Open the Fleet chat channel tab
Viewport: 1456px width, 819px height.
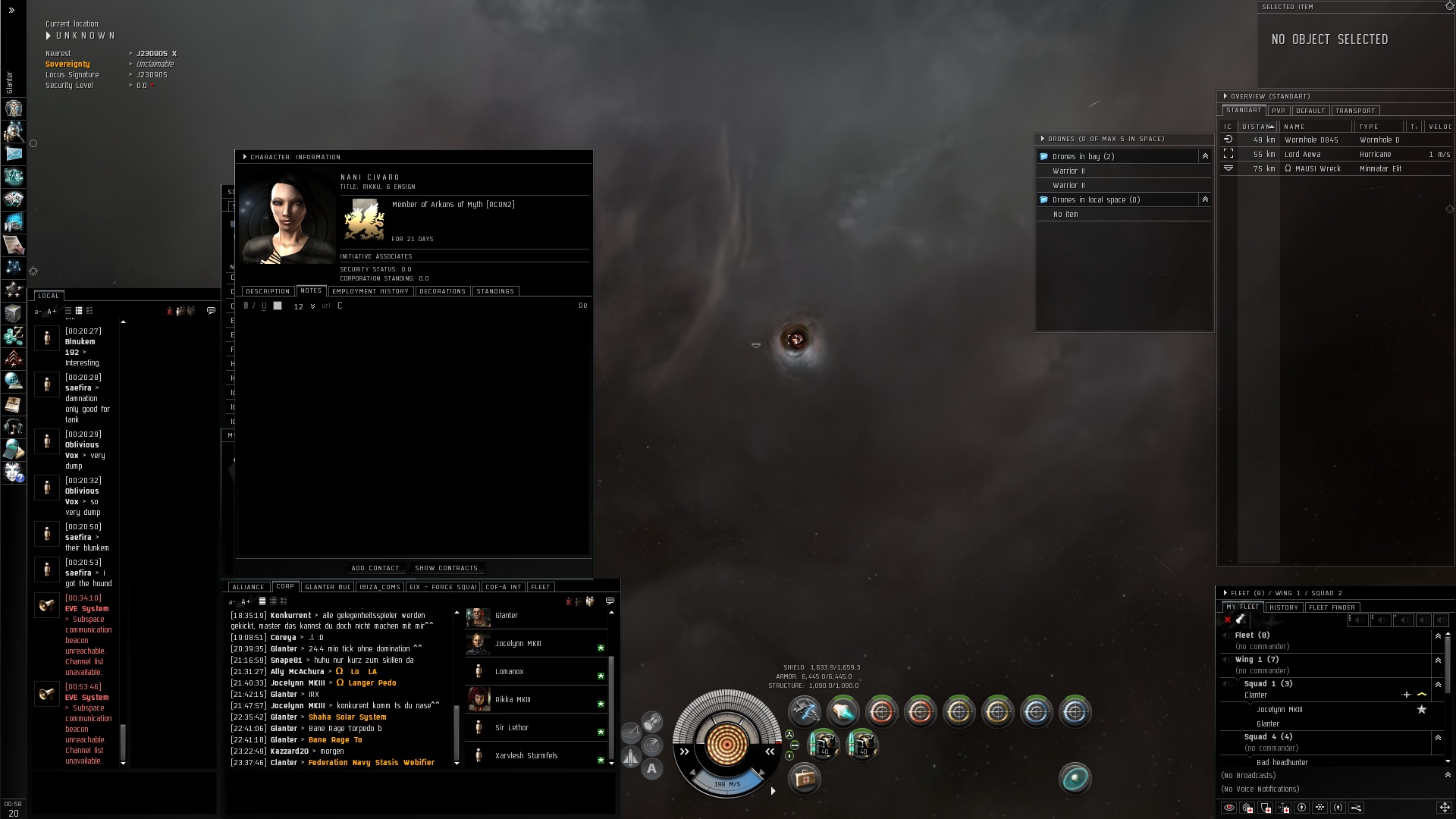point(541,587)
